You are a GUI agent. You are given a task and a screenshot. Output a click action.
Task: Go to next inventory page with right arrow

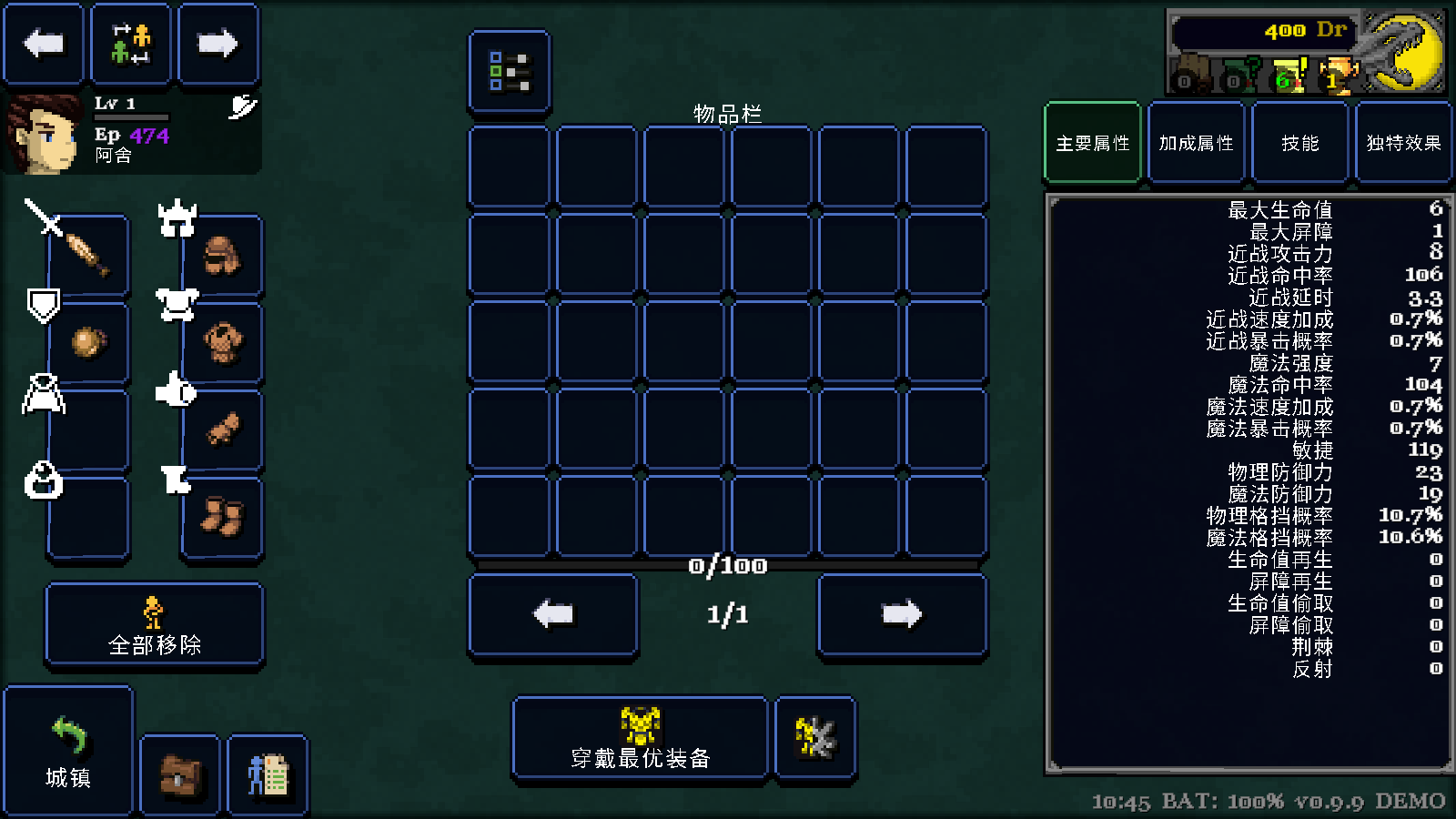point(902,614)
